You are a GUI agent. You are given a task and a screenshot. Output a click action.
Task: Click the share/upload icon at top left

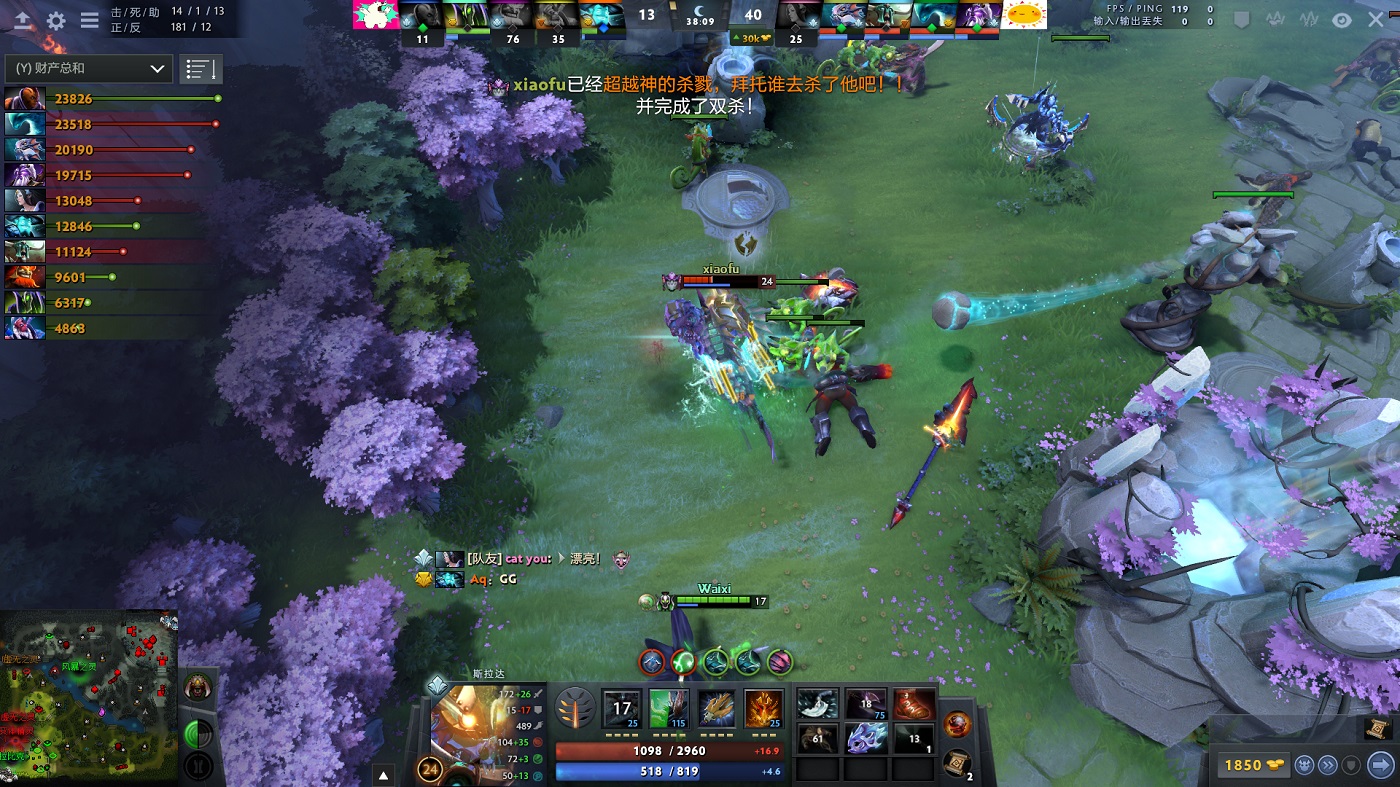[23, 20]
